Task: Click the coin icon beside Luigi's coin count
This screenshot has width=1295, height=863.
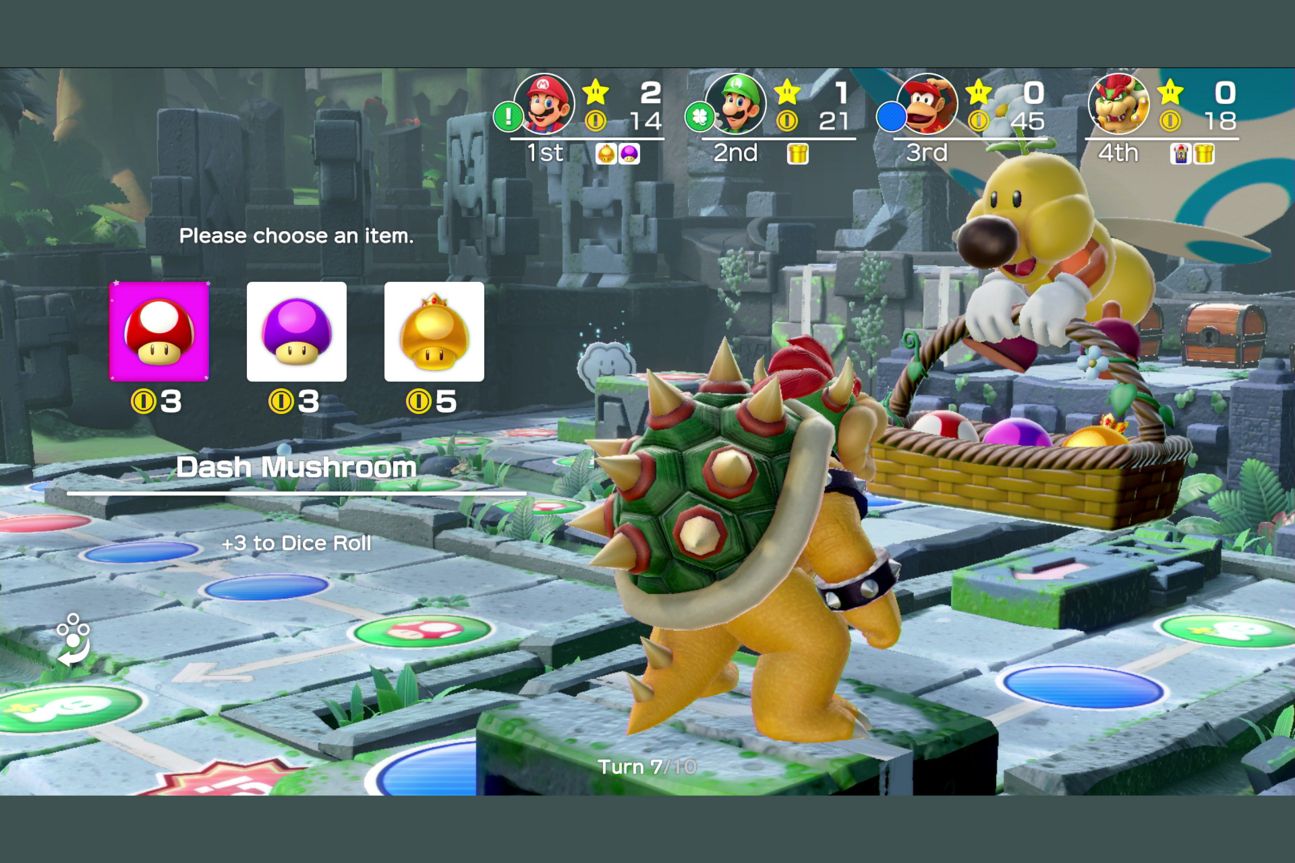Action: point(785,119)
